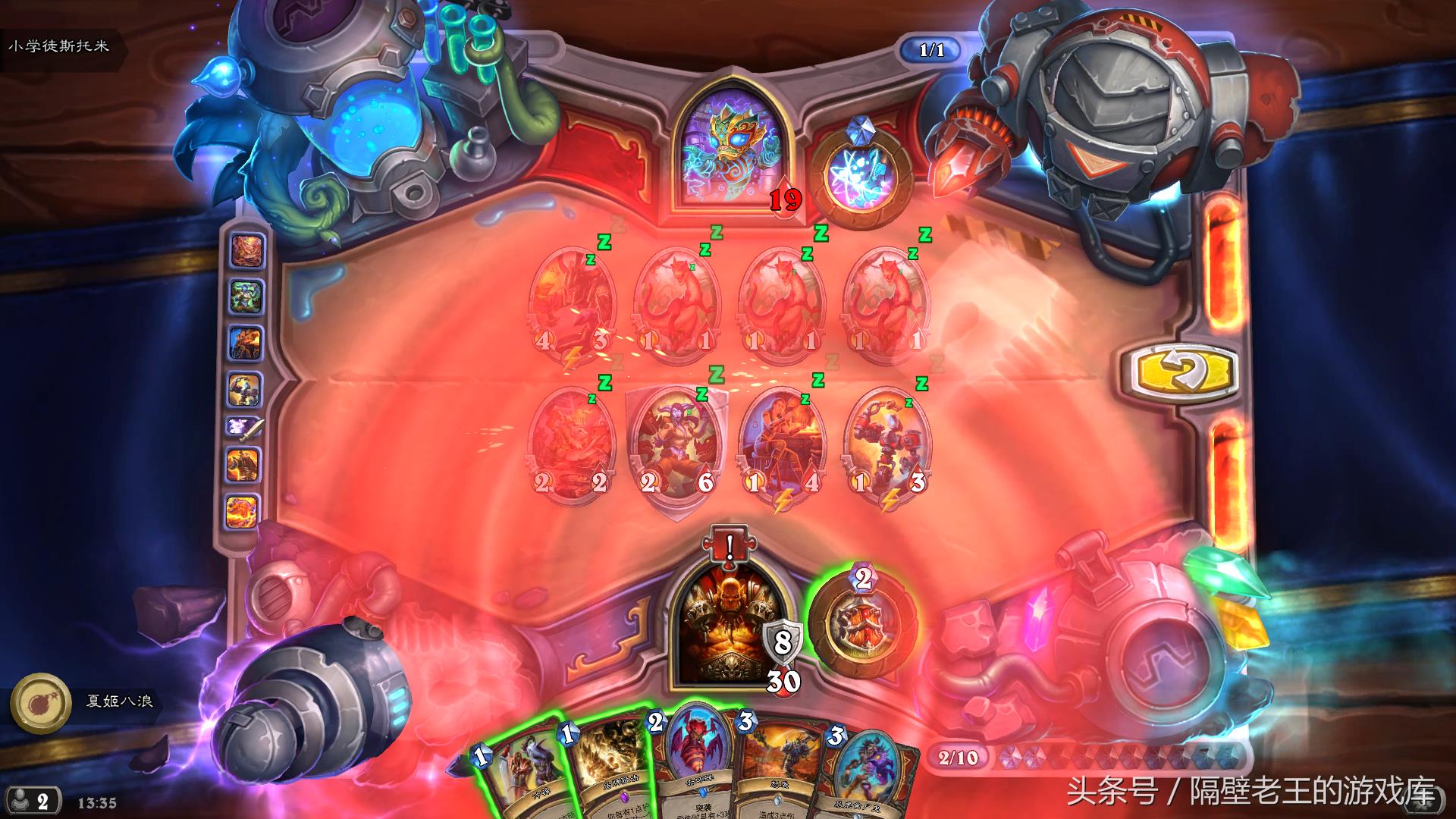Viewport: 1456px width, 819px height.
Task: Select the friendly 2/6 taunt minion
Action: click(676, 444)
